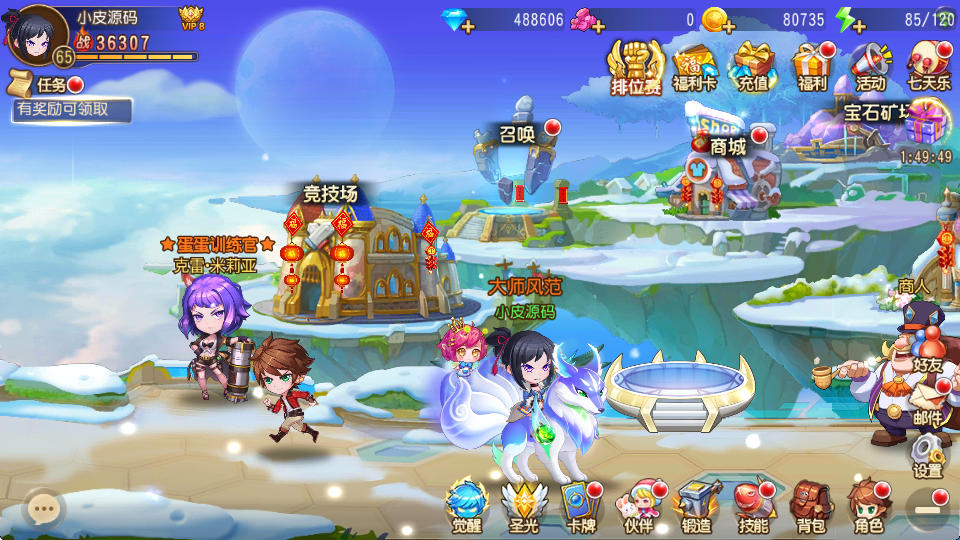
Task: Open the 伙伴 companions menu
Action: 637,506
